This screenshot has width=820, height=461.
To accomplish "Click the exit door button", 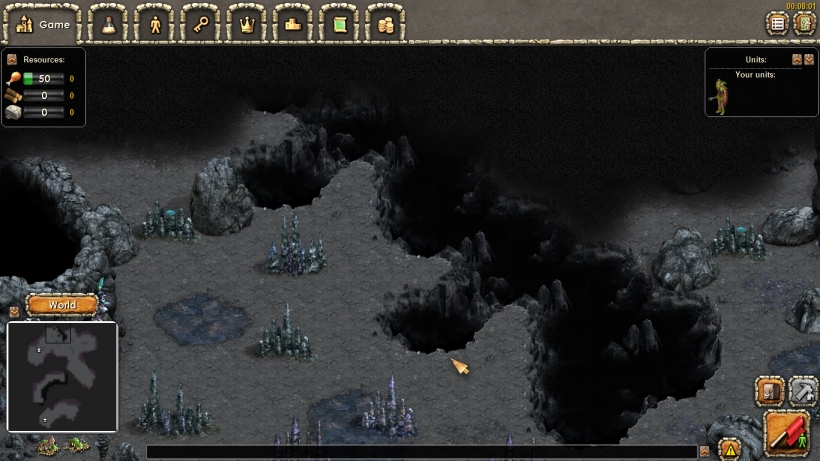I will [802, 23].
